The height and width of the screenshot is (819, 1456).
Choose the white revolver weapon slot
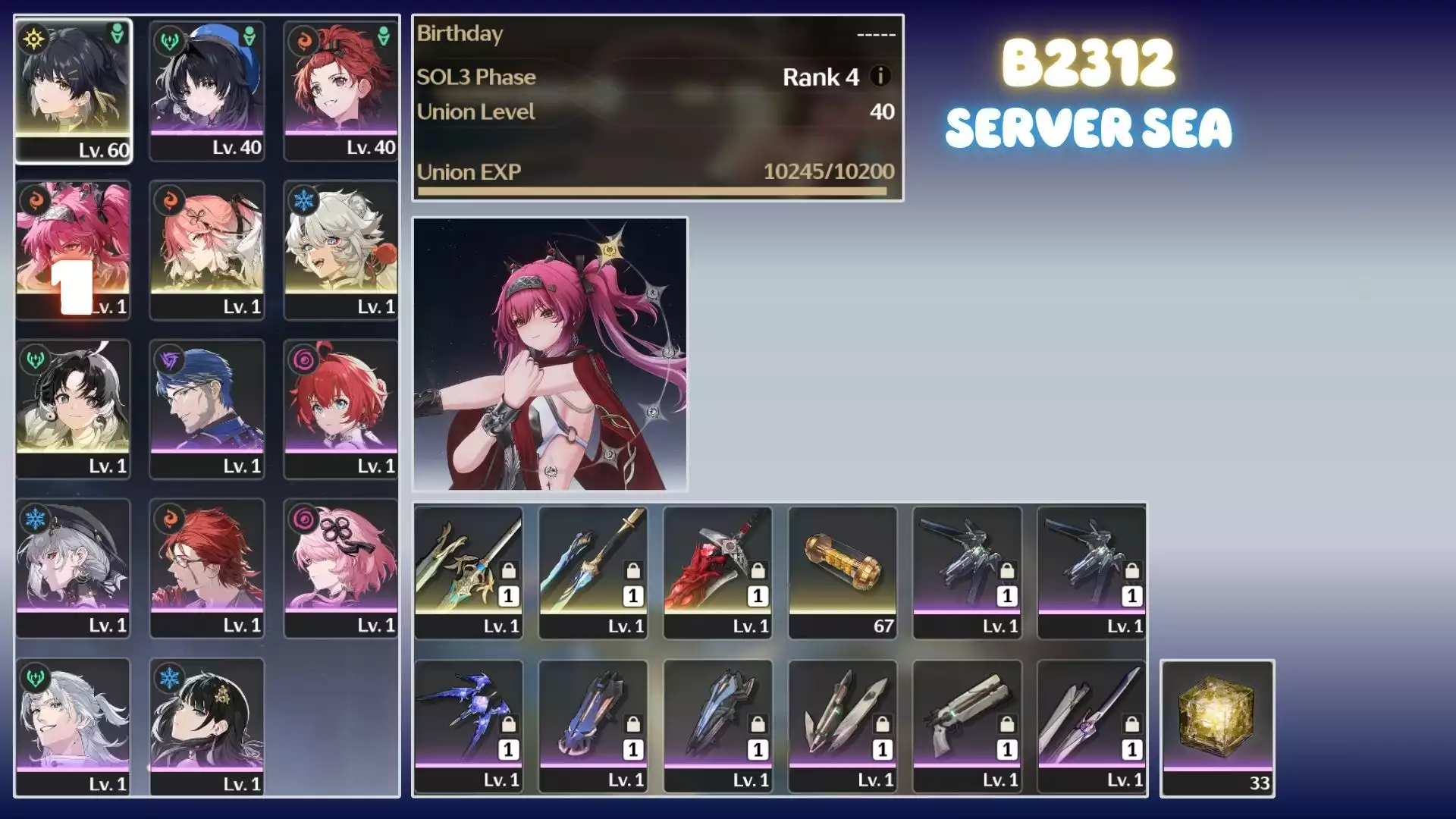[x=967, y=726]
